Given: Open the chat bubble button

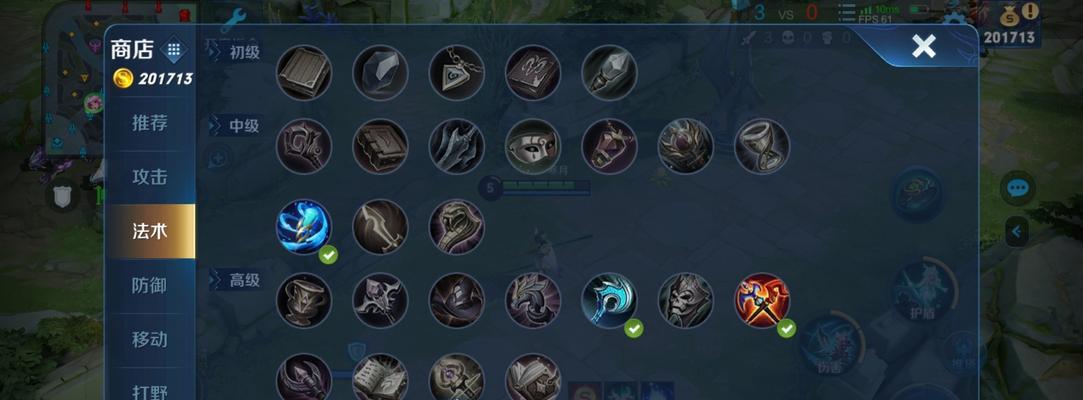Looking at the screenshot, I should pos(1018,188).
